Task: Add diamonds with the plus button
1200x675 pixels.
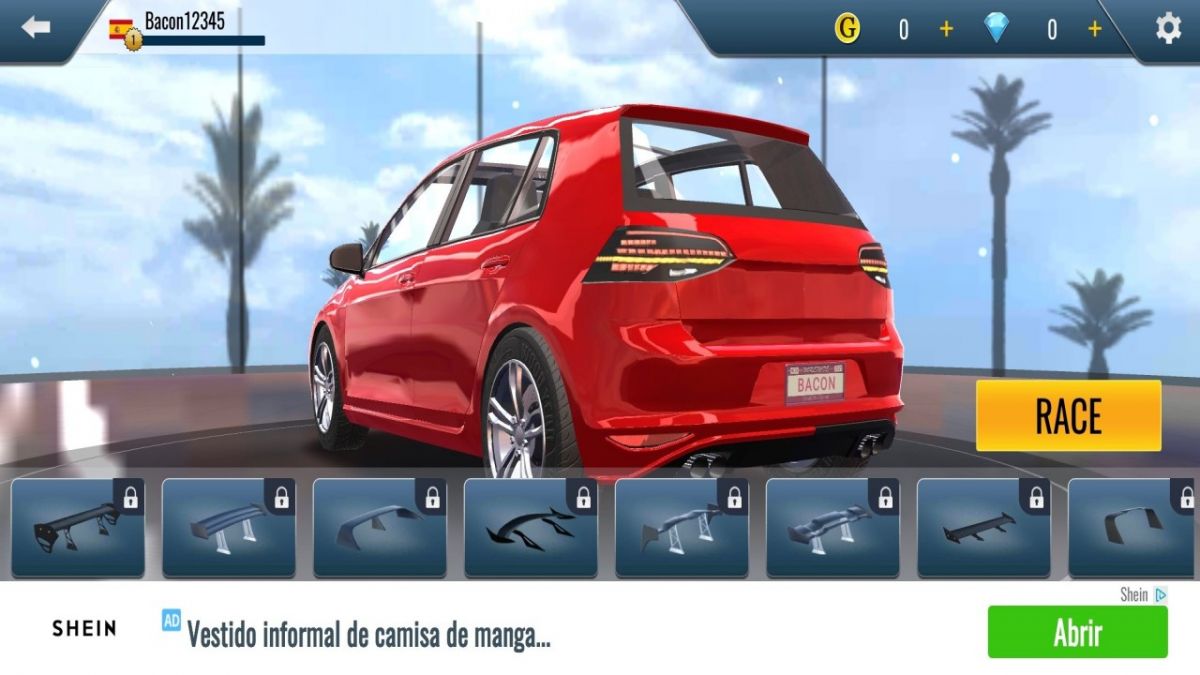Action: (1095, 29)
